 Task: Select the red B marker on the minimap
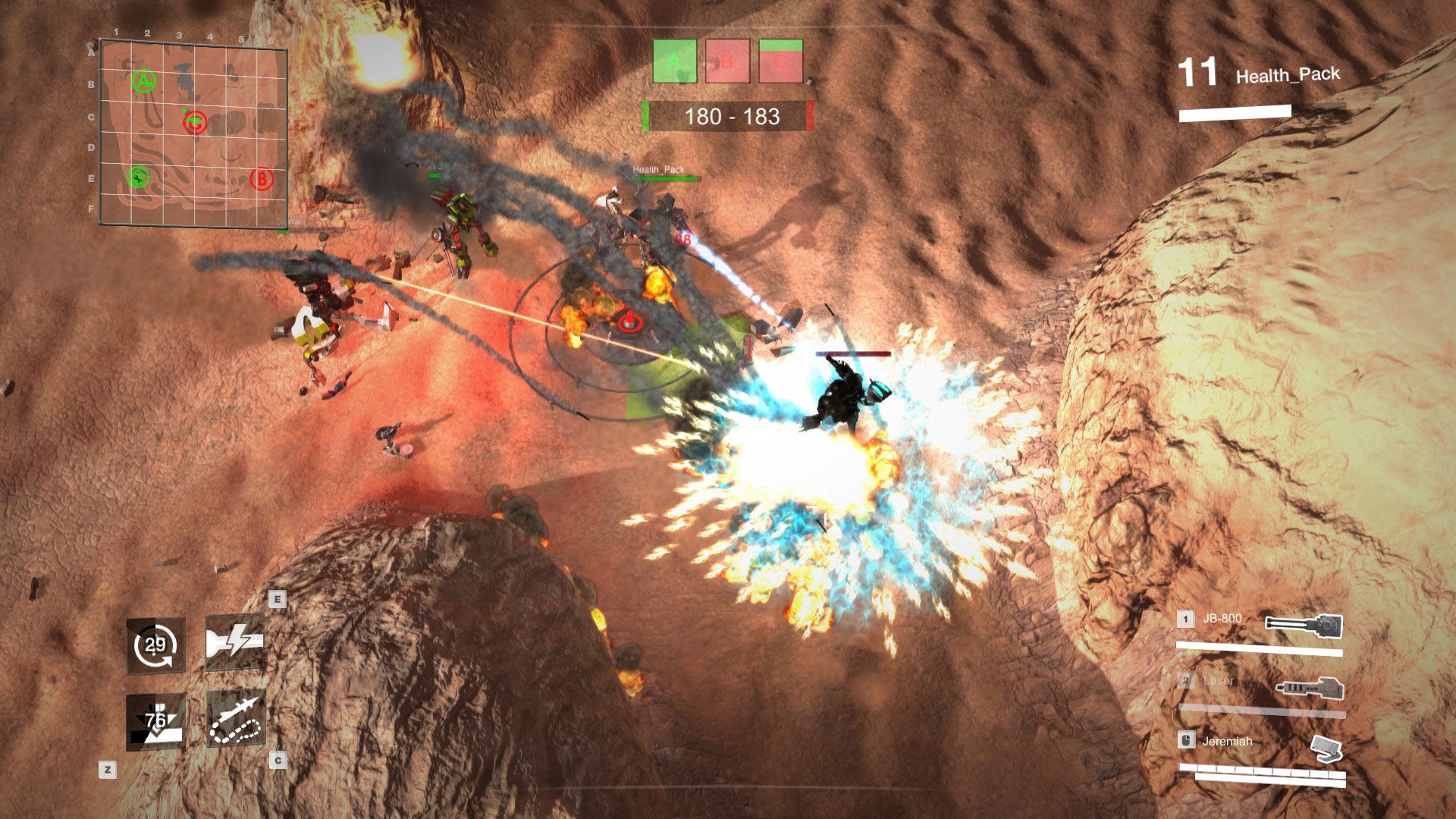[x=261, y=179]
